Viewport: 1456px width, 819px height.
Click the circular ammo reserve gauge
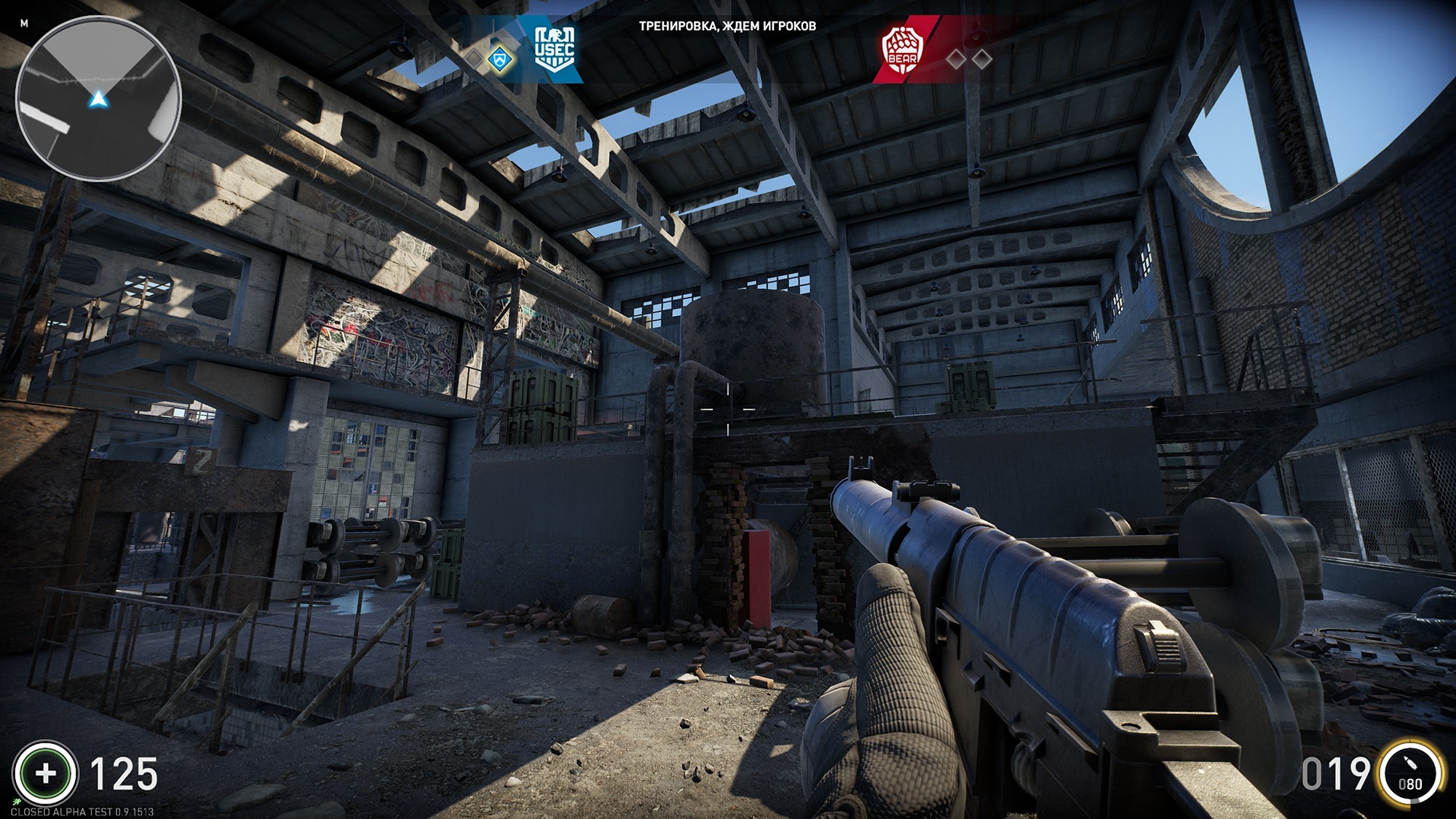(1410, 773)
